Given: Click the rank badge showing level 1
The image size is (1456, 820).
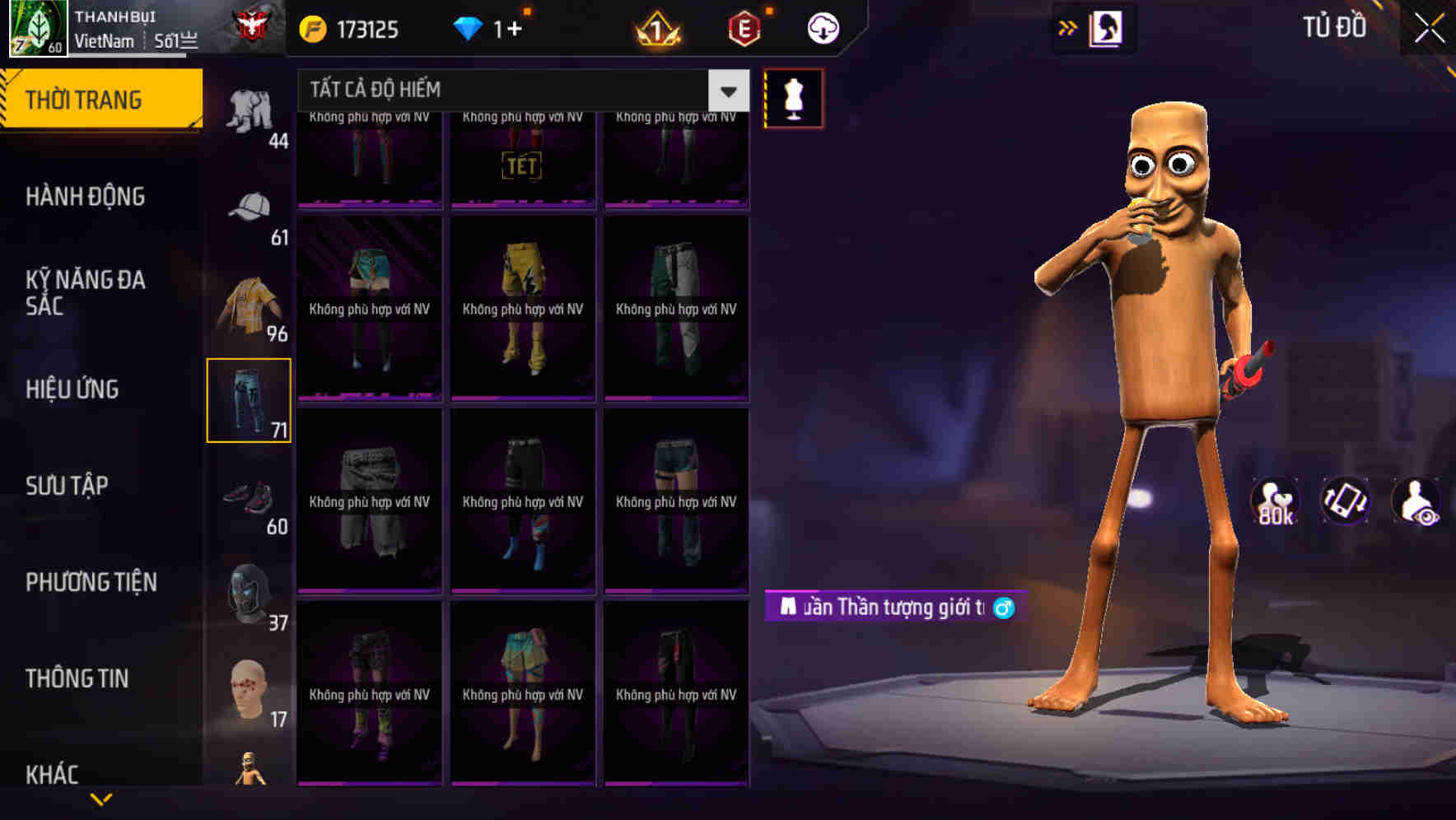Looking at the screenshot, I should (x=659, y=27).
